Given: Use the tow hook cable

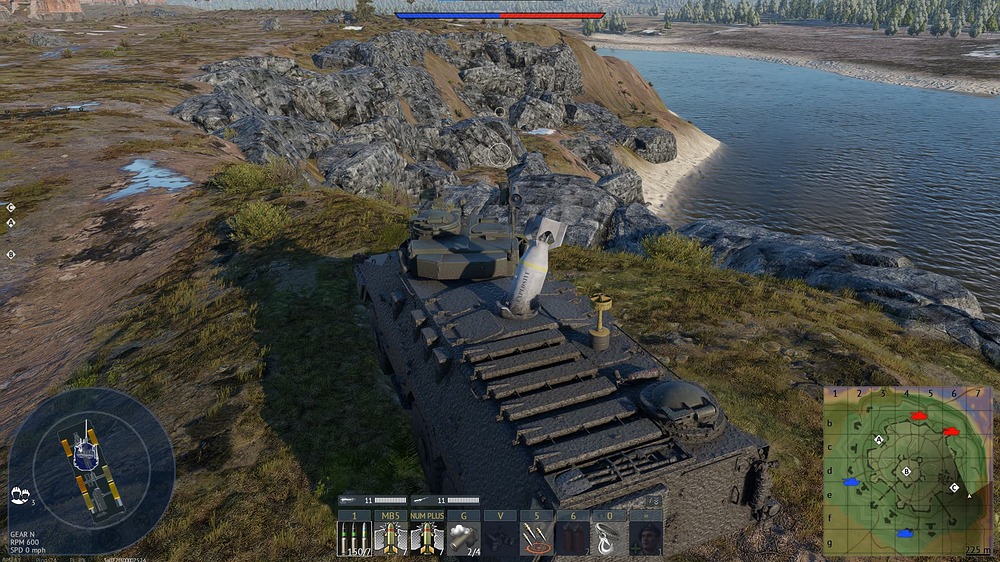Looking at the screenshot, I should pos(609,537).
